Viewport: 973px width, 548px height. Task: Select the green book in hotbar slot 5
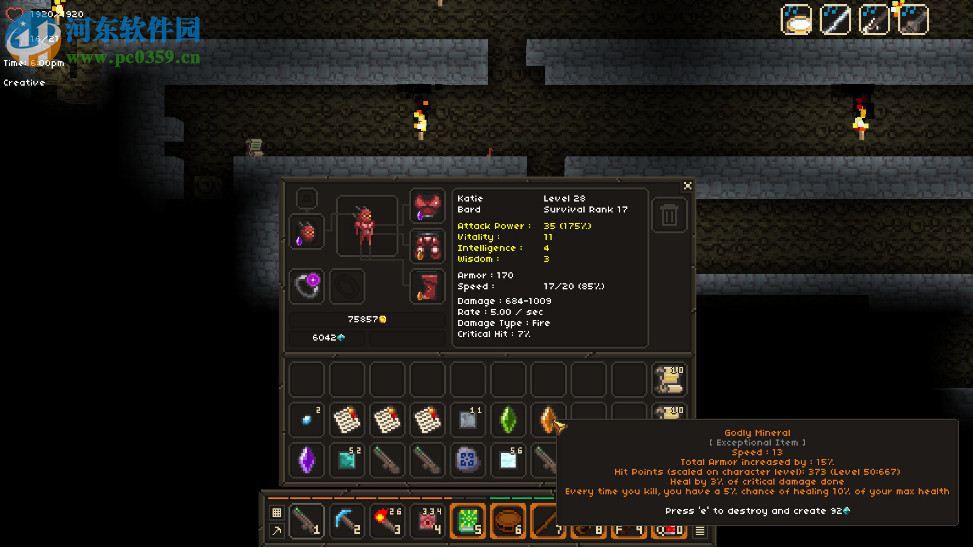(468, 521)
